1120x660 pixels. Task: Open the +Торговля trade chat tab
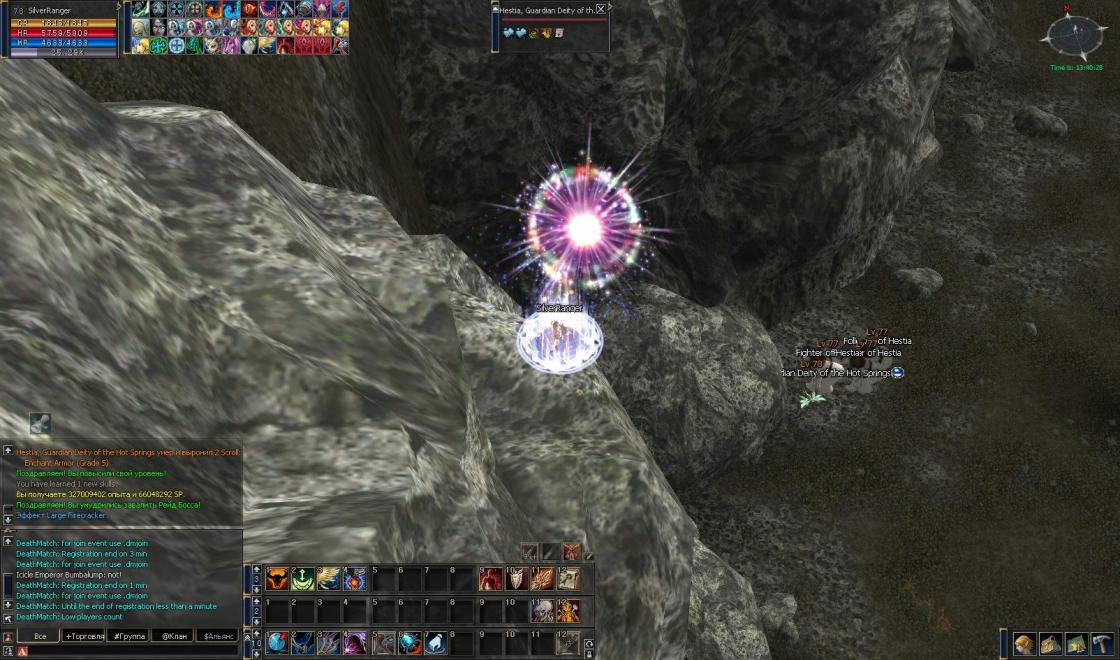pos(84,636)
